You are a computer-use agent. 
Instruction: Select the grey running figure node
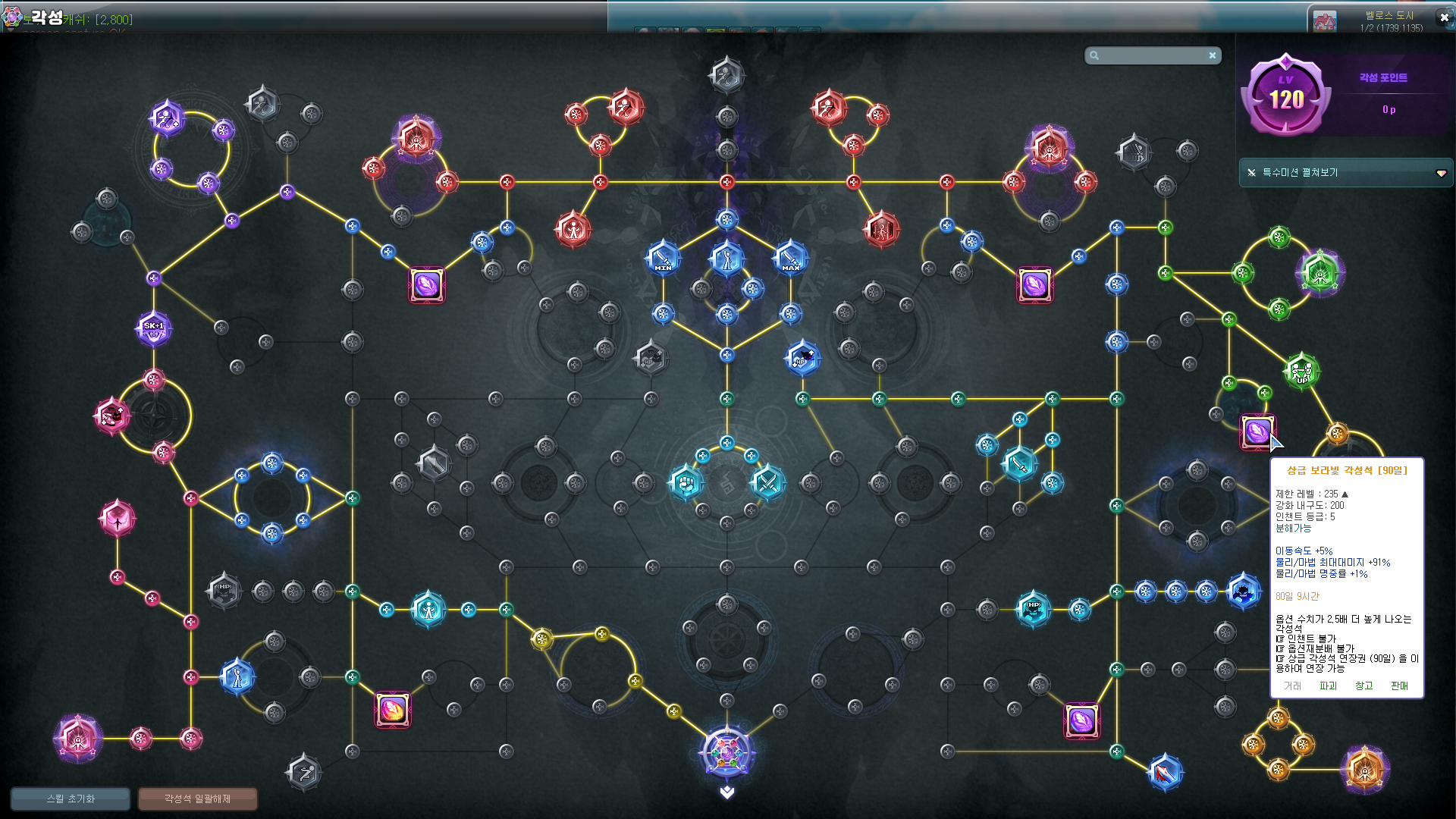pos(304,773)
